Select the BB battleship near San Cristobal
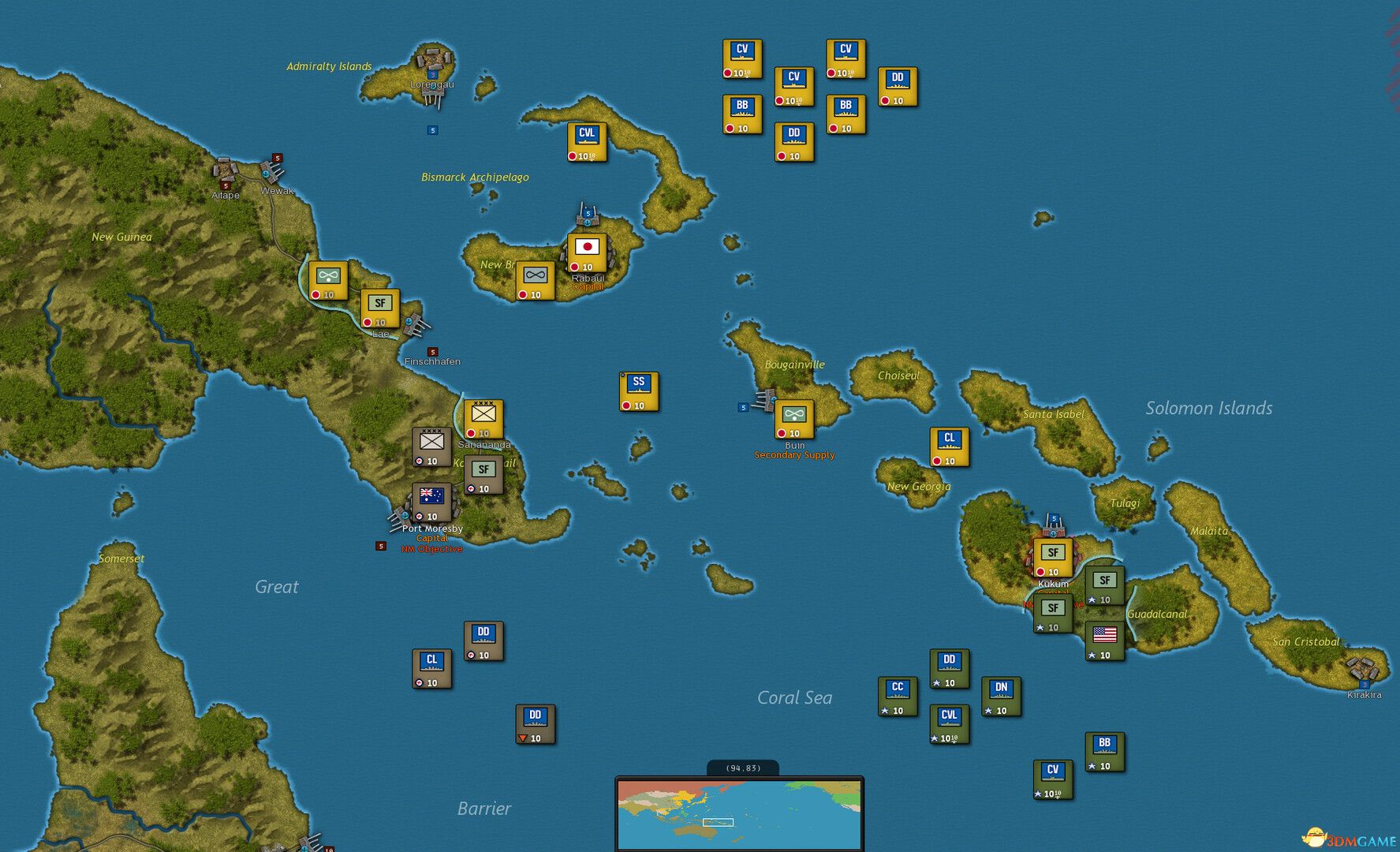Screen dimensions: 1400x852 (x=1104, y=750)
